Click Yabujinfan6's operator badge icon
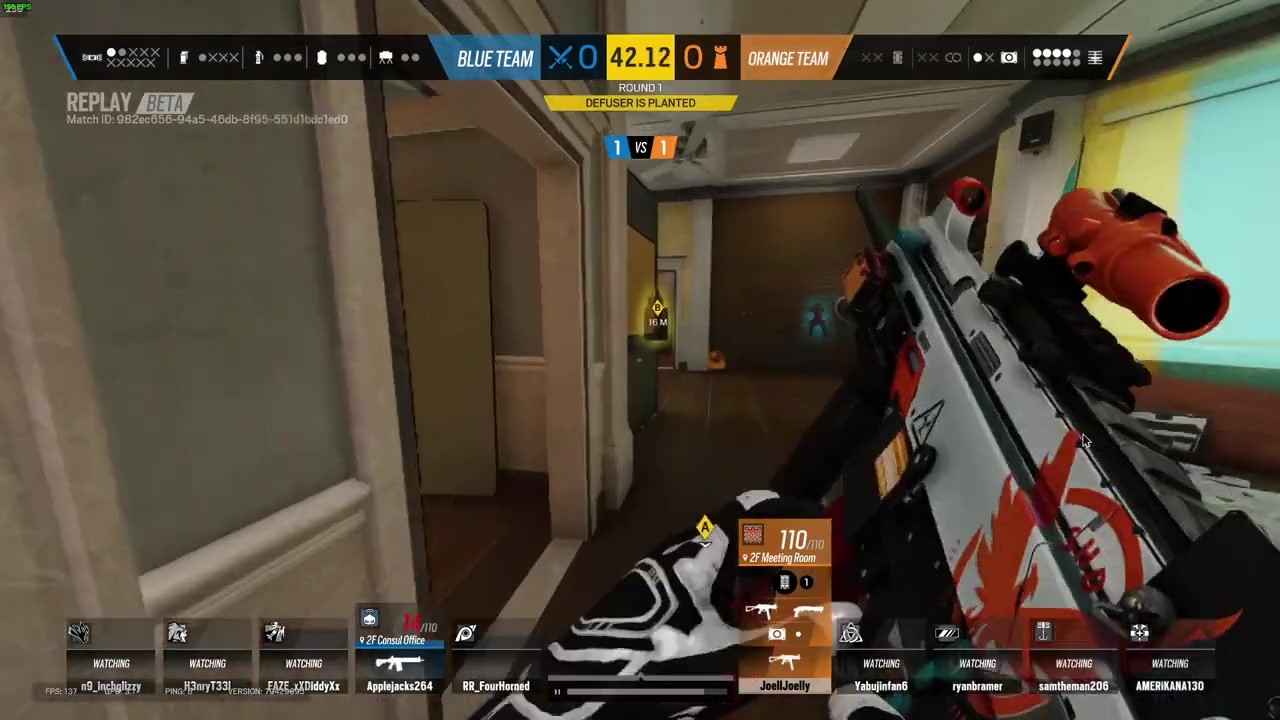 pos(850,633)
